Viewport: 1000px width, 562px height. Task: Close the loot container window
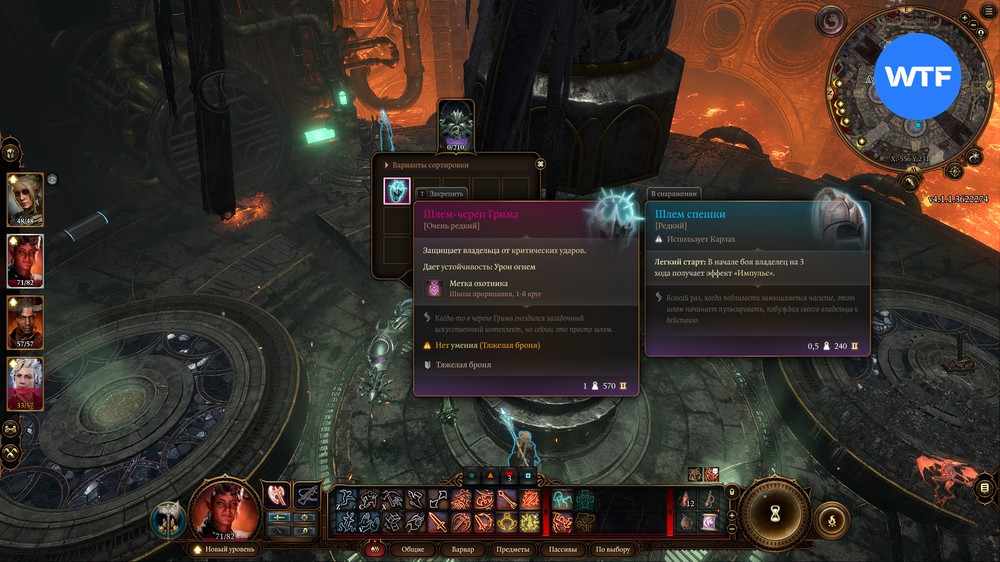540,164
